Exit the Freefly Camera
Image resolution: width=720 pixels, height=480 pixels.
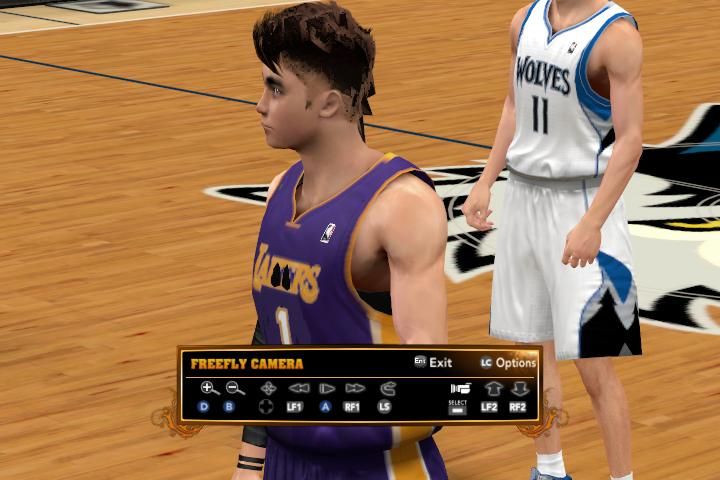(x=434, y=362)
